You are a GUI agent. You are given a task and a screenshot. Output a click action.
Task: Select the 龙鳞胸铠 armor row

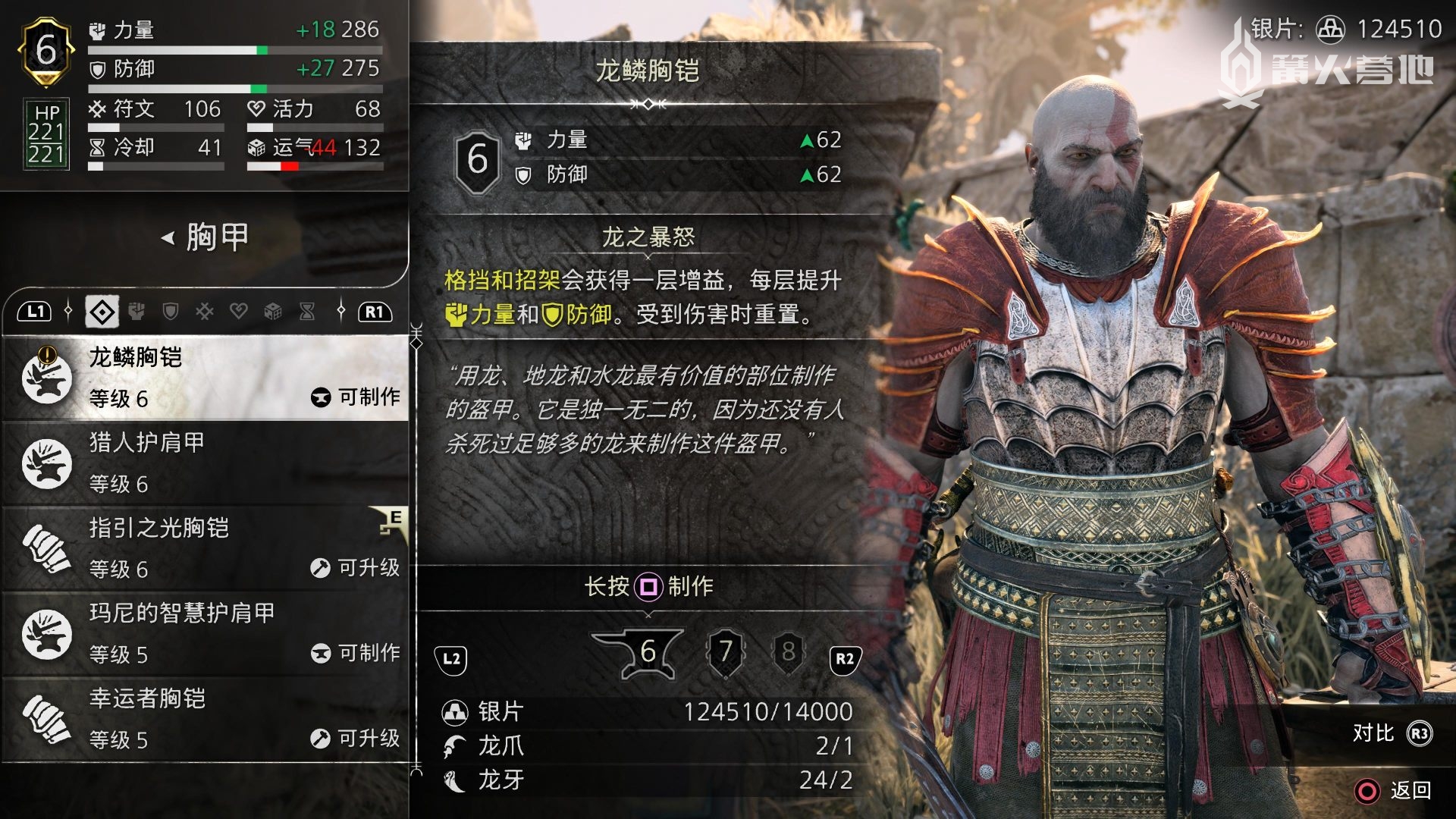(206, 377)
